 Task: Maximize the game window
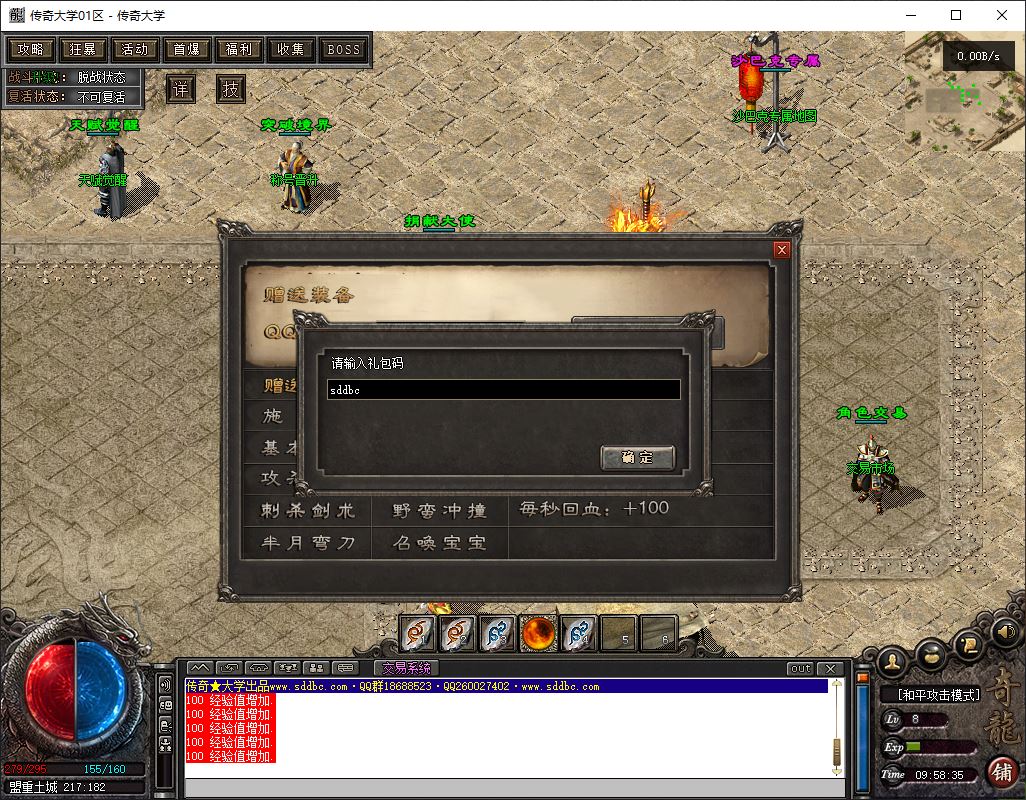tap(956, 15)
